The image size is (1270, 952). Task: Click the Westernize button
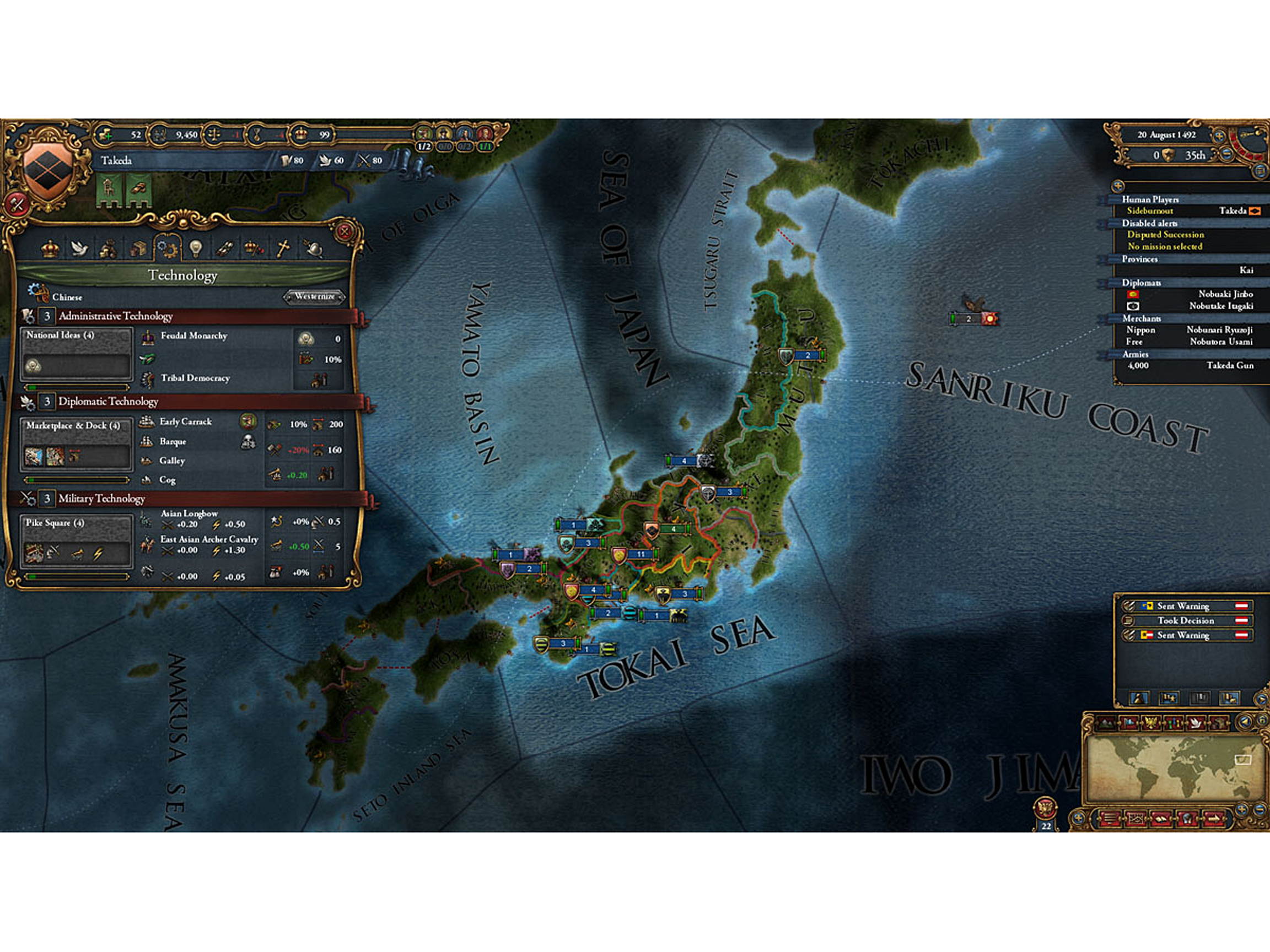point(316,297)
